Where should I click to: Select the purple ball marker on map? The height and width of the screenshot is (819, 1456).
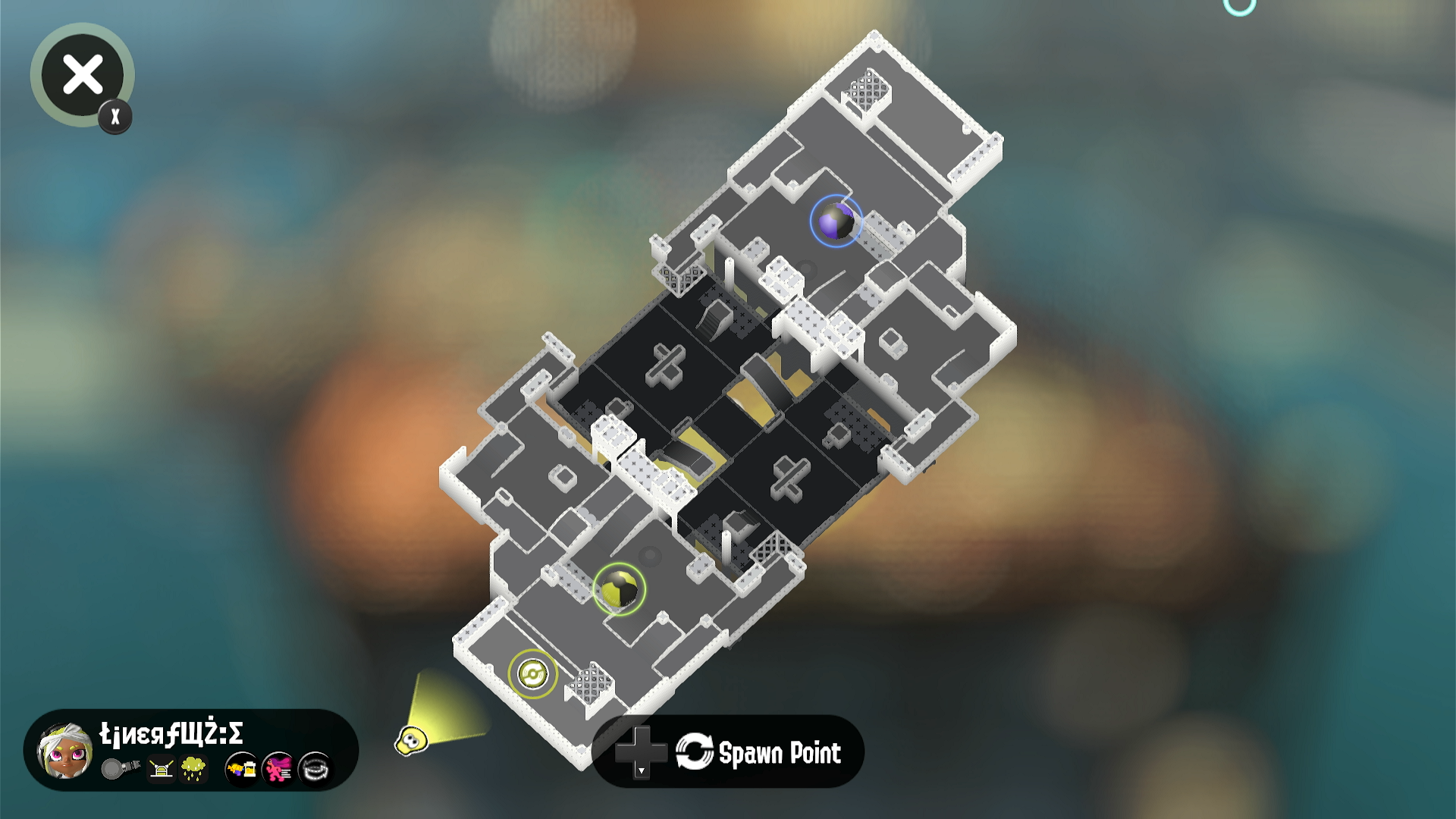[x=836, y=221]
